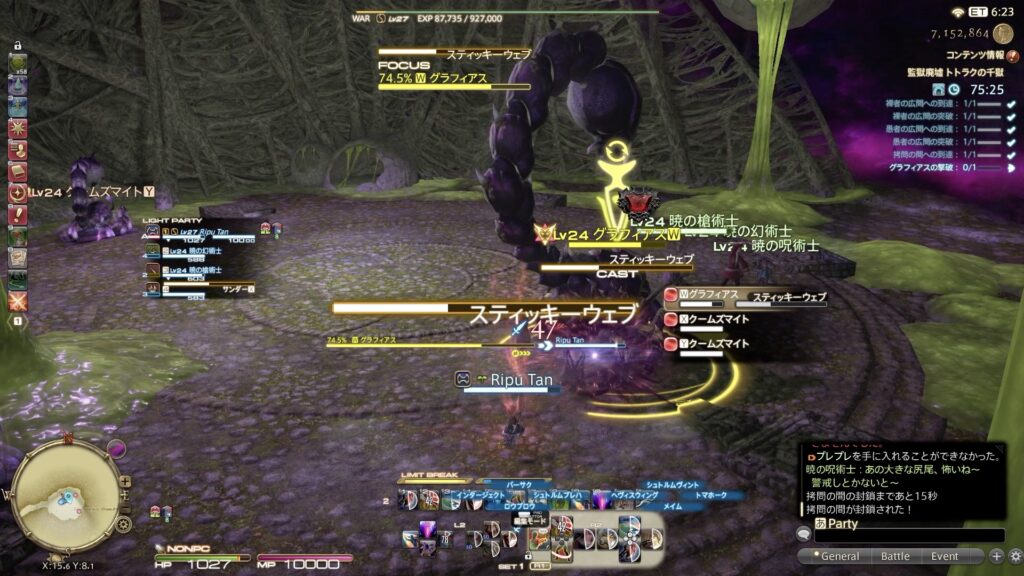1024x576 pixels.
Task: Click the gold gil currency icon
Action: tap(1003, 33)
